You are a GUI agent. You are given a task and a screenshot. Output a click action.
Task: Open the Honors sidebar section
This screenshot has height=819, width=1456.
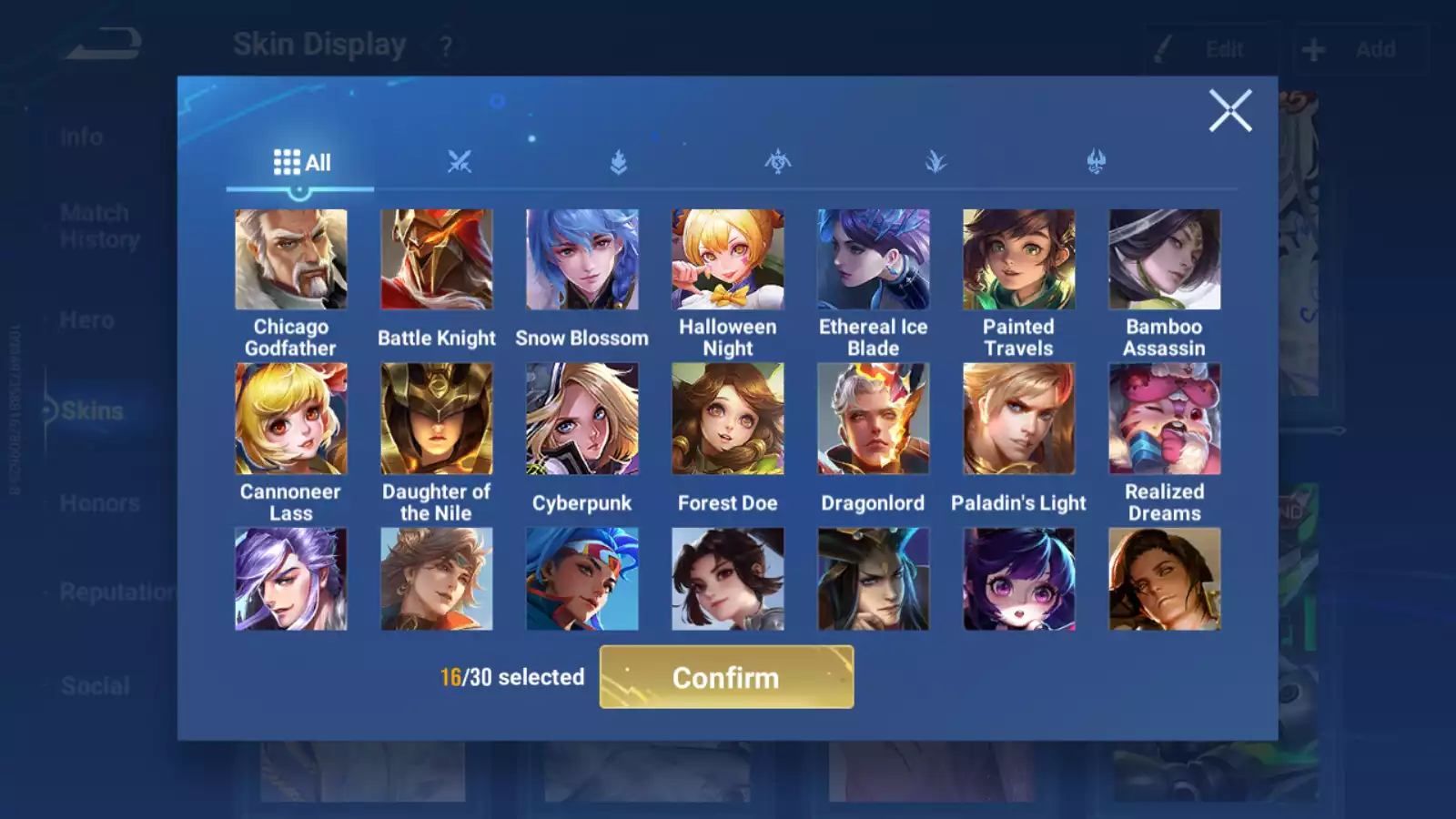click(x=98, y=502)
